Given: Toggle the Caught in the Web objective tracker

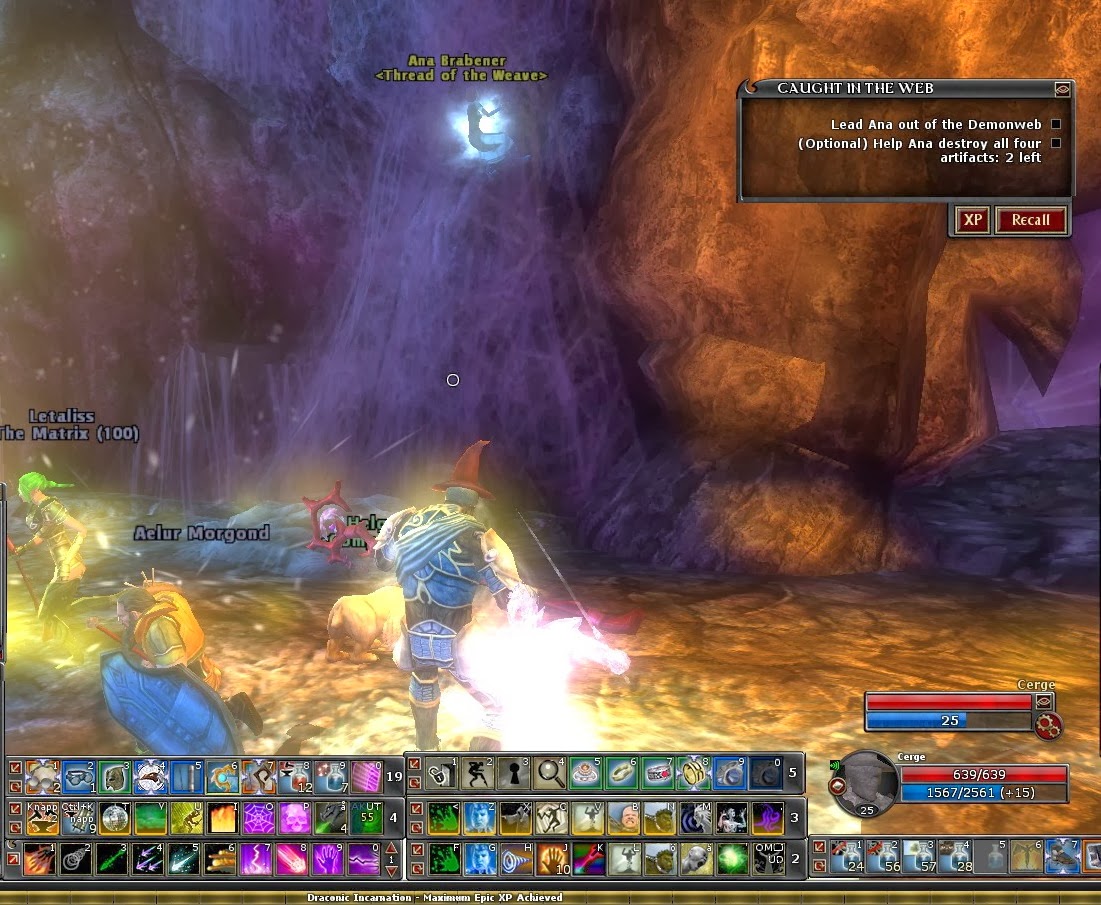Looking at the screenshot, I should coord(1061,88).
